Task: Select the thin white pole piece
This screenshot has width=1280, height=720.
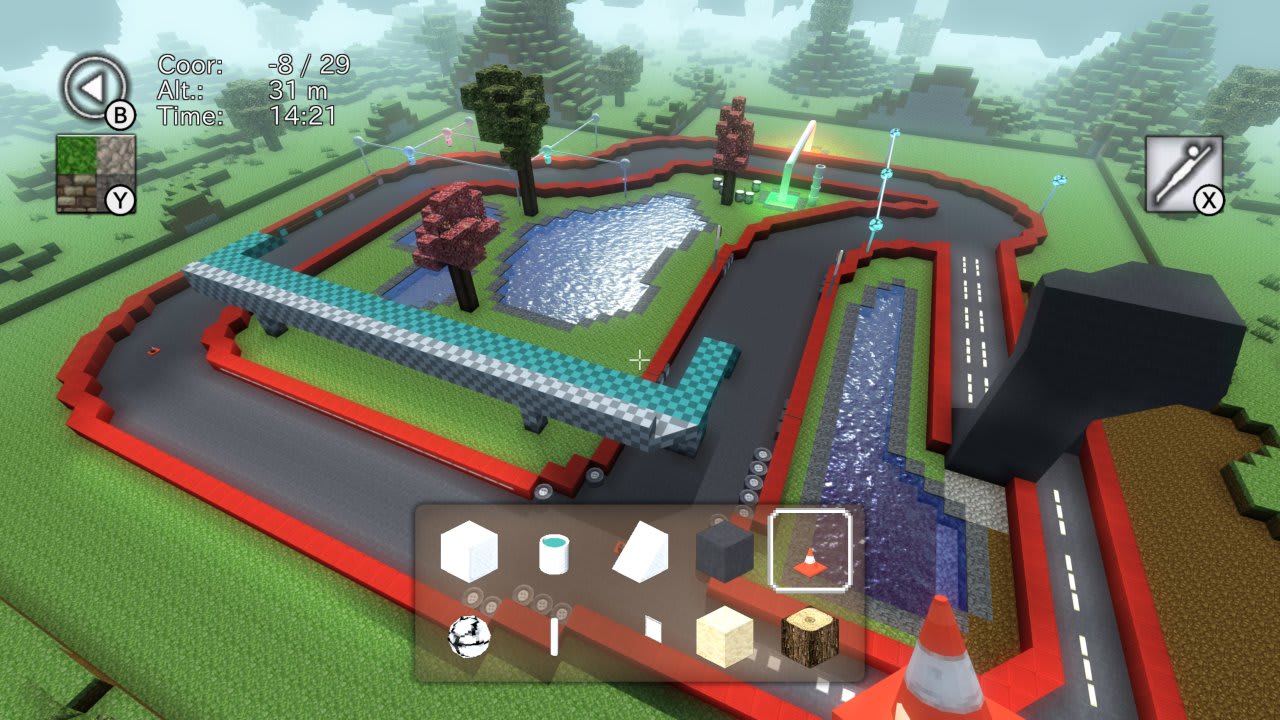Action: click(553, 636)
